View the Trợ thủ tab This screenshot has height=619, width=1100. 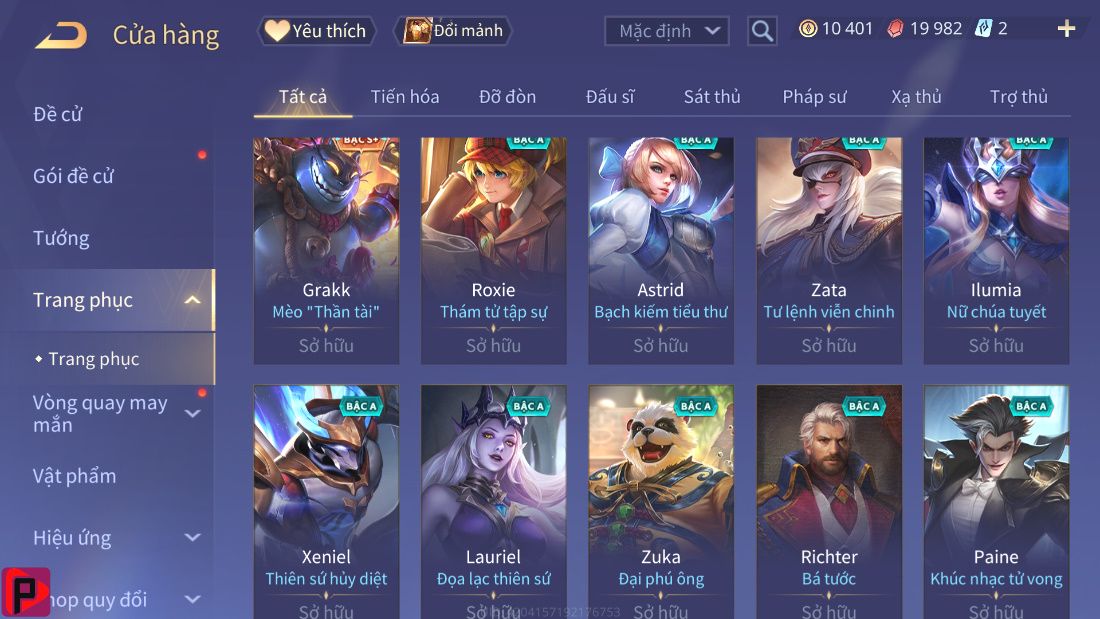pyautogui.click(x=1019, y=97)
